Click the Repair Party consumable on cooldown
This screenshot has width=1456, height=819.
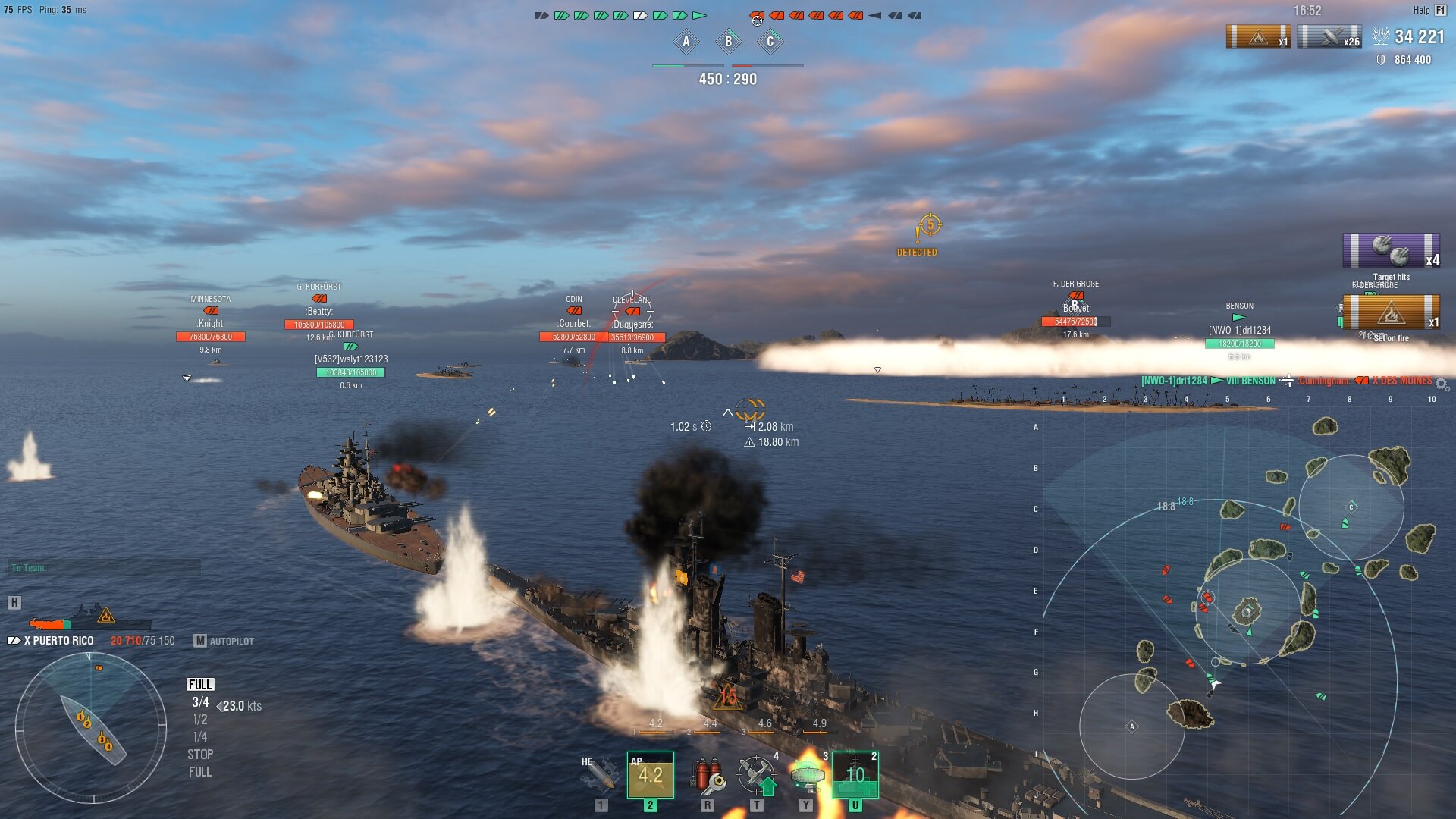[x=855, y=775]
